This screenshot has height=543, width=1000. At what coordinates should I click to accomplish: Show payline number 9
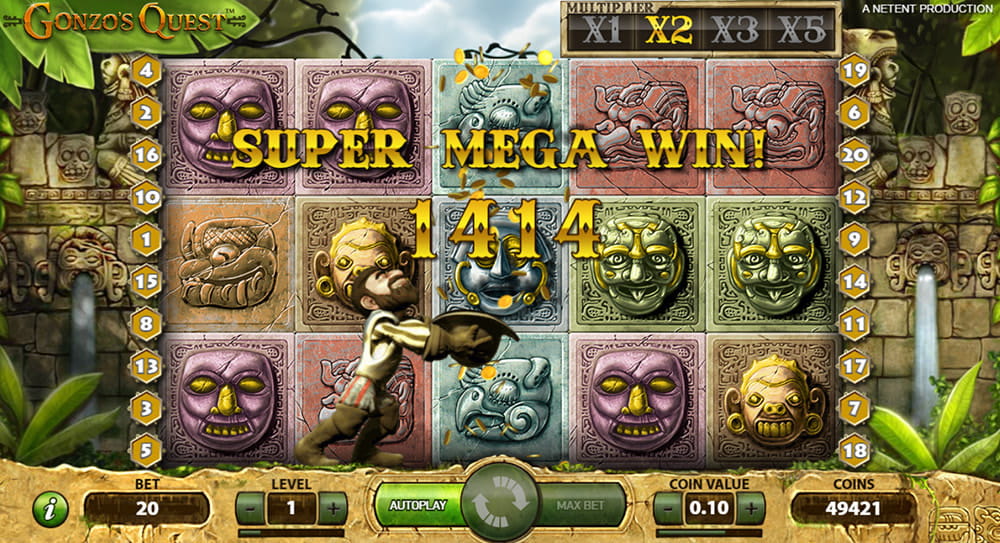coord(854,239)
